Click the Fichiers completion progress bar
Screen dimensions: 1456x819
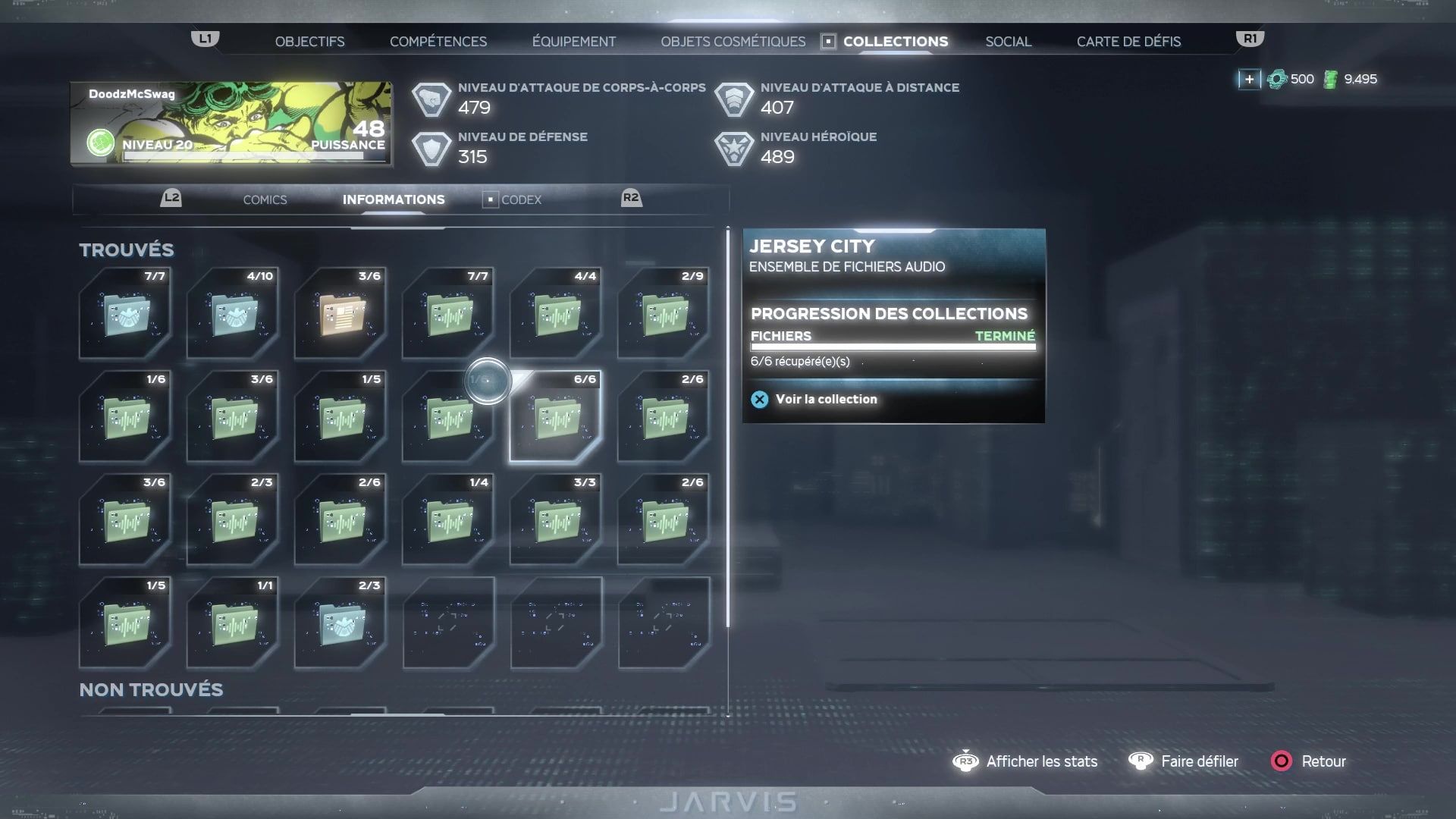point(893,347)
